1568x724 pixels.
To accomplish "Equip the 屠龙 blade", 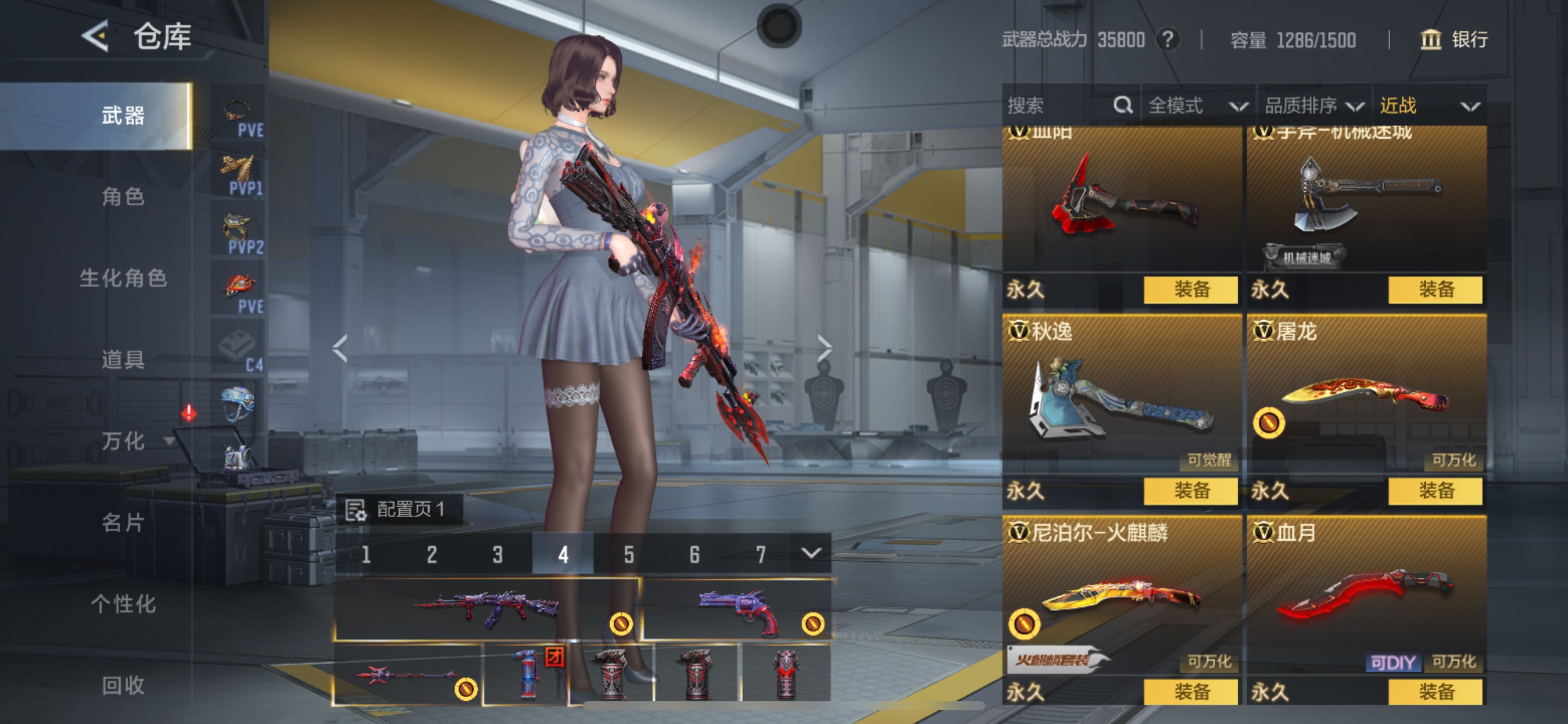I will coord(1434,490).
